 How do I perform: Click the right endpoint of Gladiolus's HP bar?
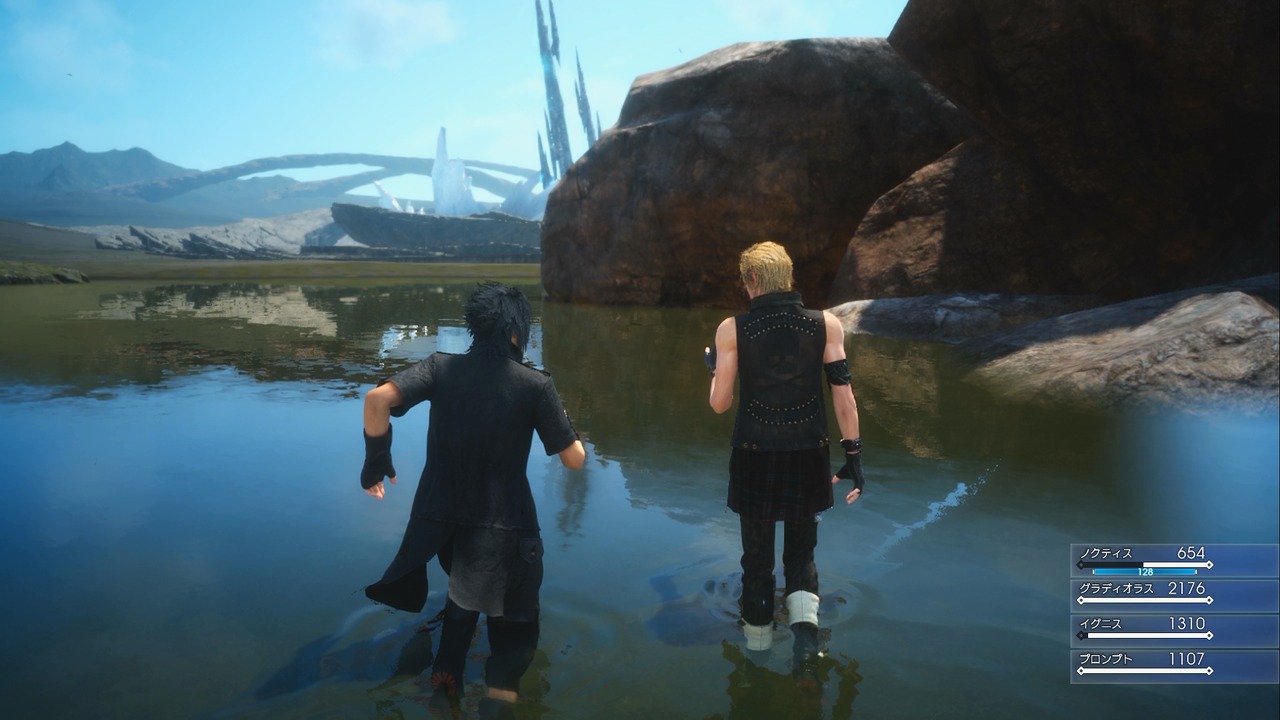[x=1210, y=599]
